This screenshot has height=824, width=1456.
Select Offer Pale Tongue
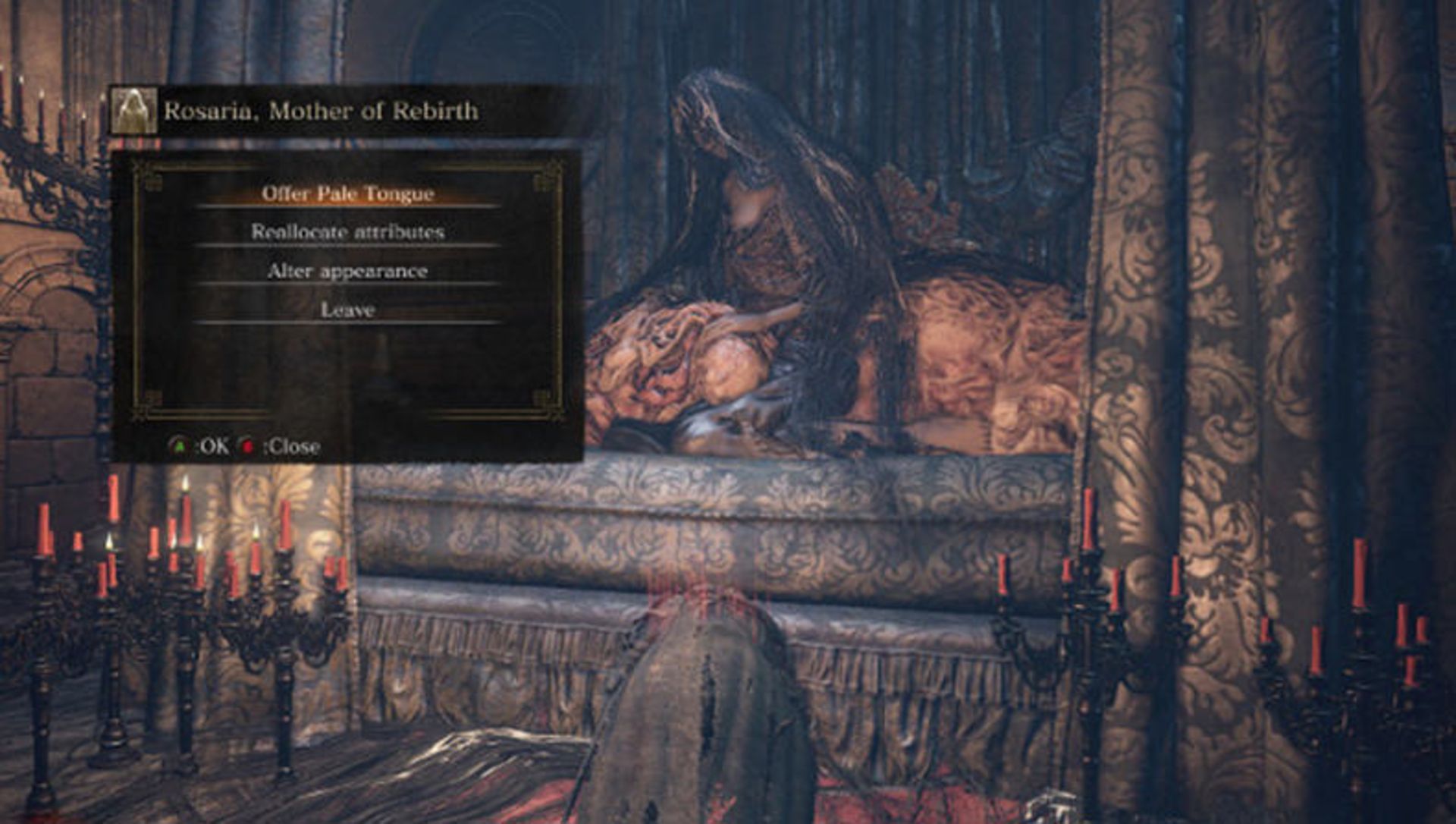347,193
